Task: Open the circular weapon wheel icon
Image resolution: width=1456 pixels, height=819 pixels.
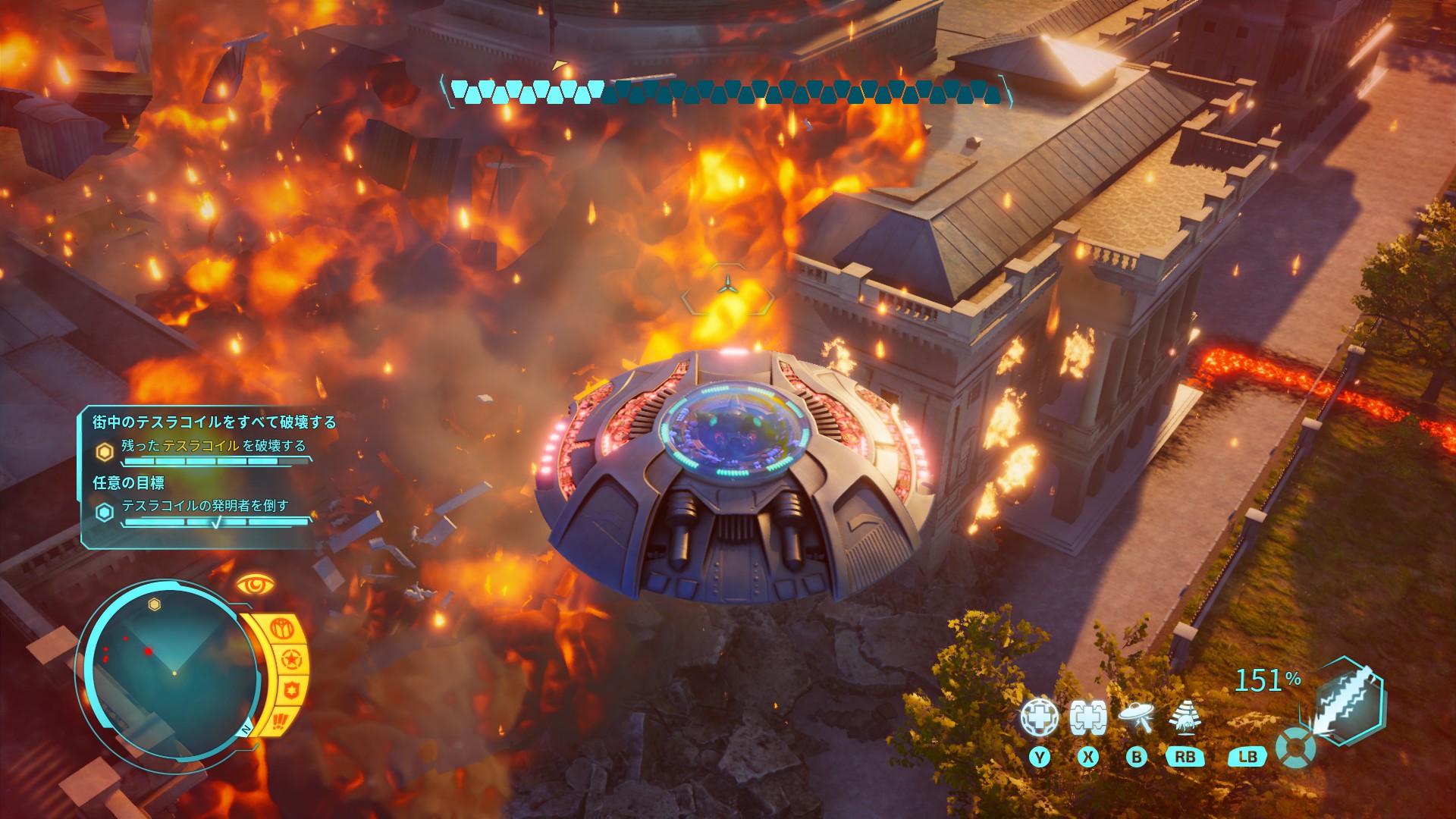Action: click(x=1295, y=748)
